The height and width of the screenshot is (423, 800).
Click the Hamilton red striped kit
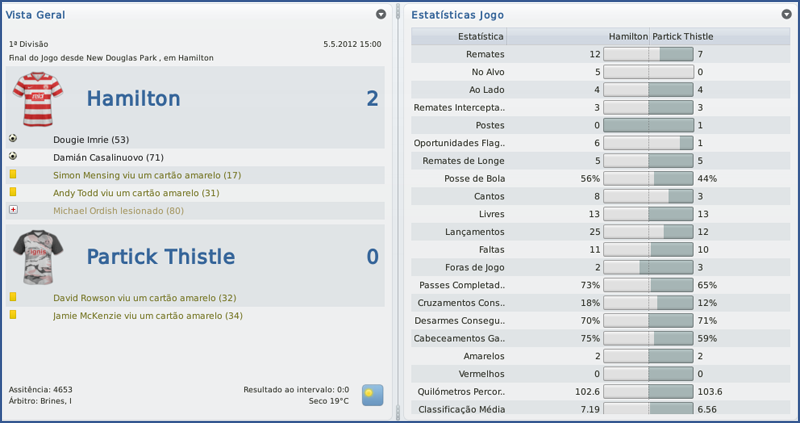coord(38,98)
